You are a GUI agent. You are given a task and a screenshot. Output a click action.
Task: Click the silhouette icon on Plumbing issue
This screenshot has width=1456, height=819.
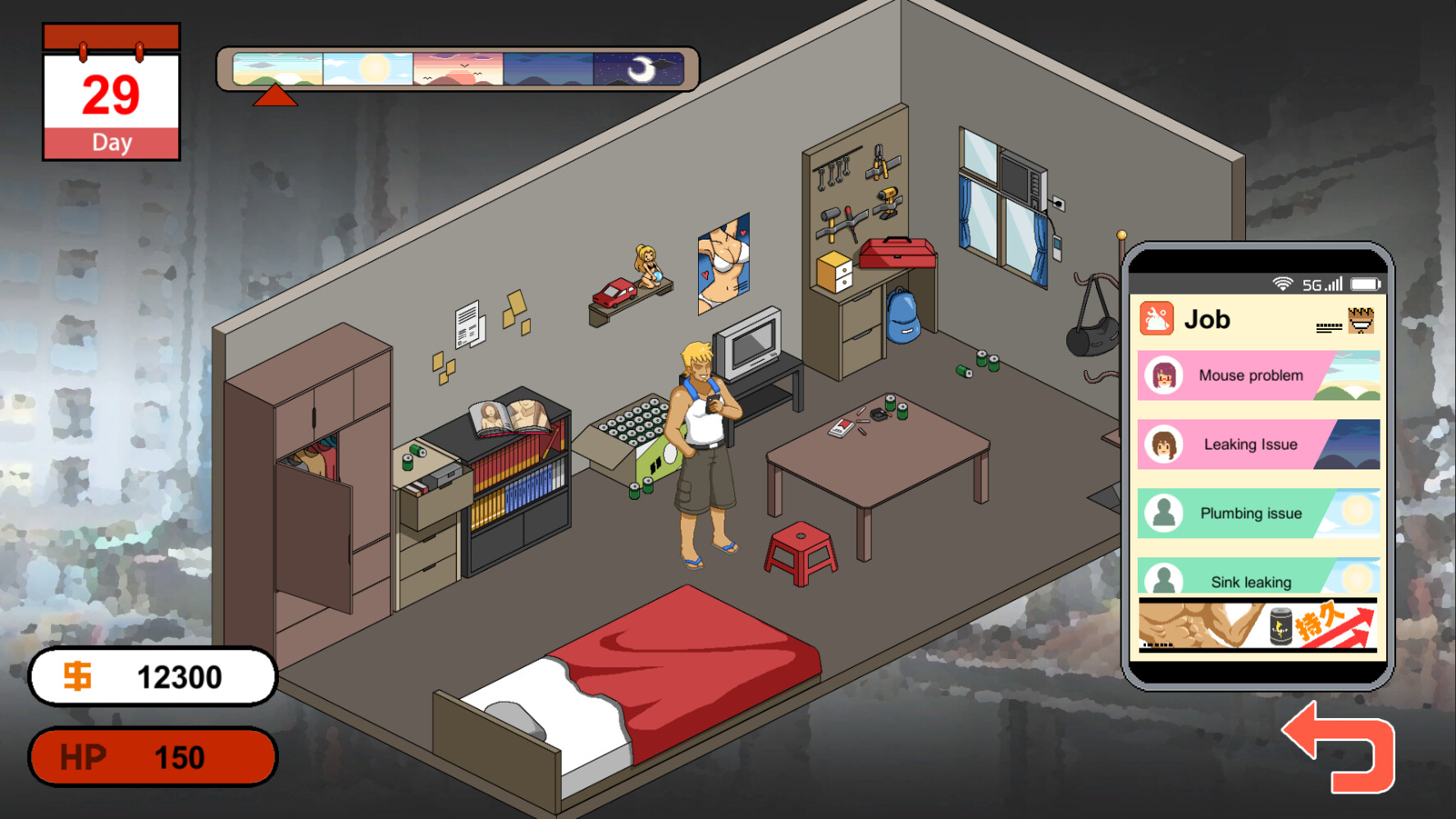point(1162,513)
